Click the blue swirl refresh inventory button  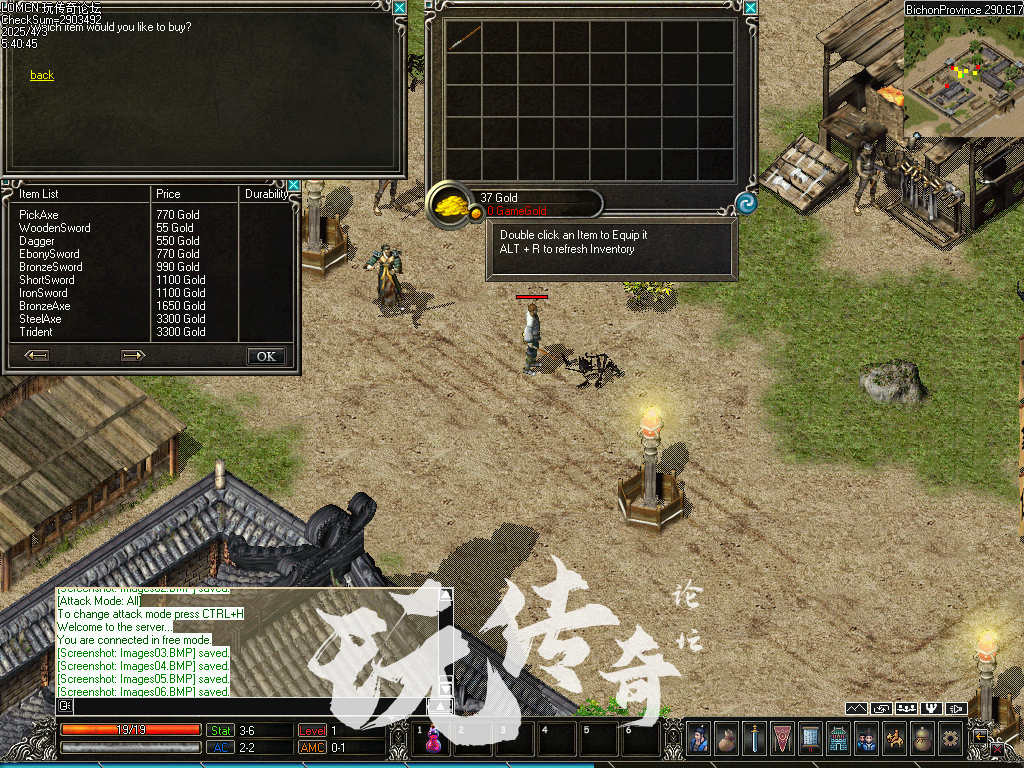746,204
